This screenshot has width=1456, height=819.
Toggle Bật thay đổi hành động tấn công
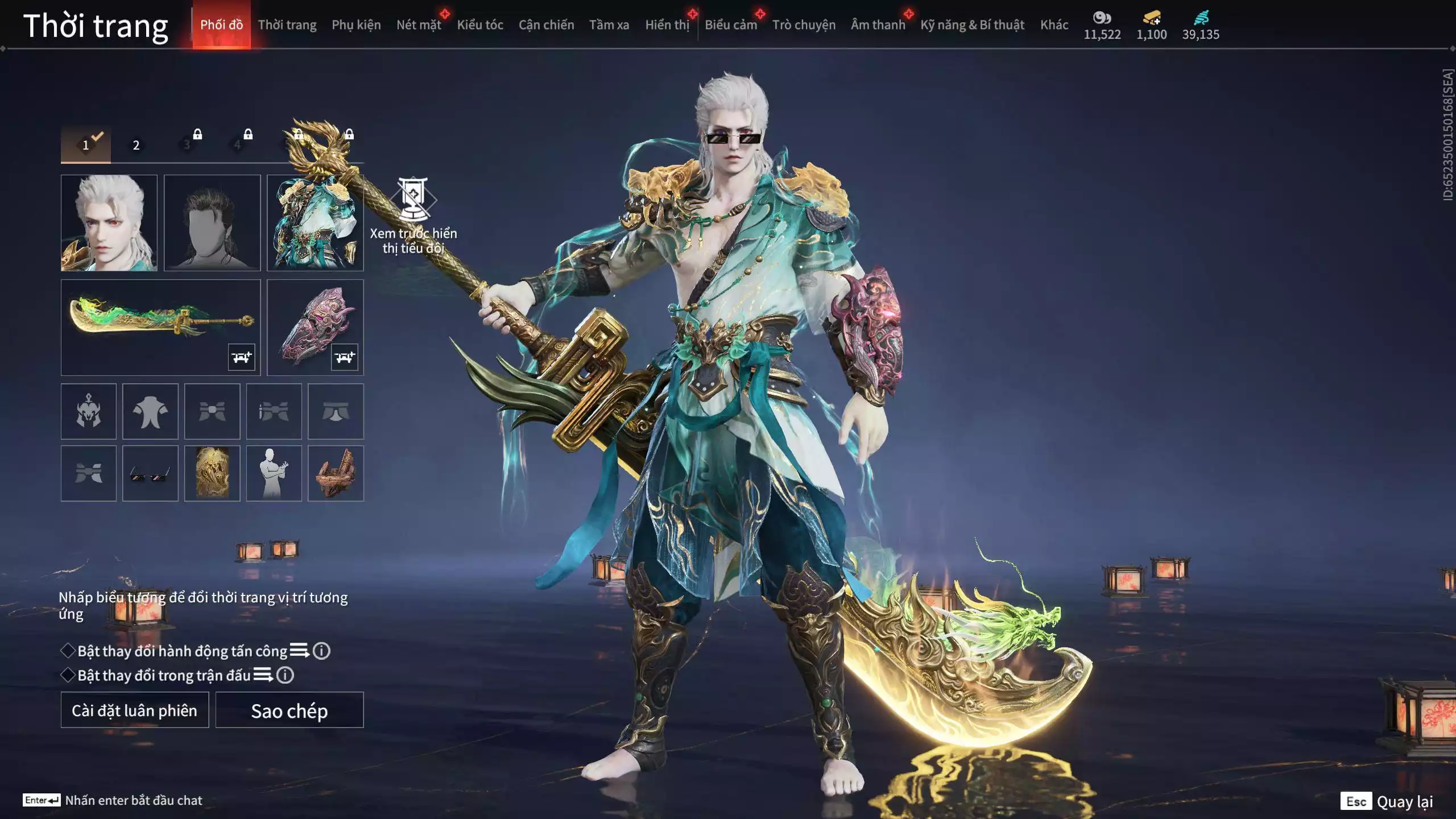pyautogui.click(x=68, y=651)
